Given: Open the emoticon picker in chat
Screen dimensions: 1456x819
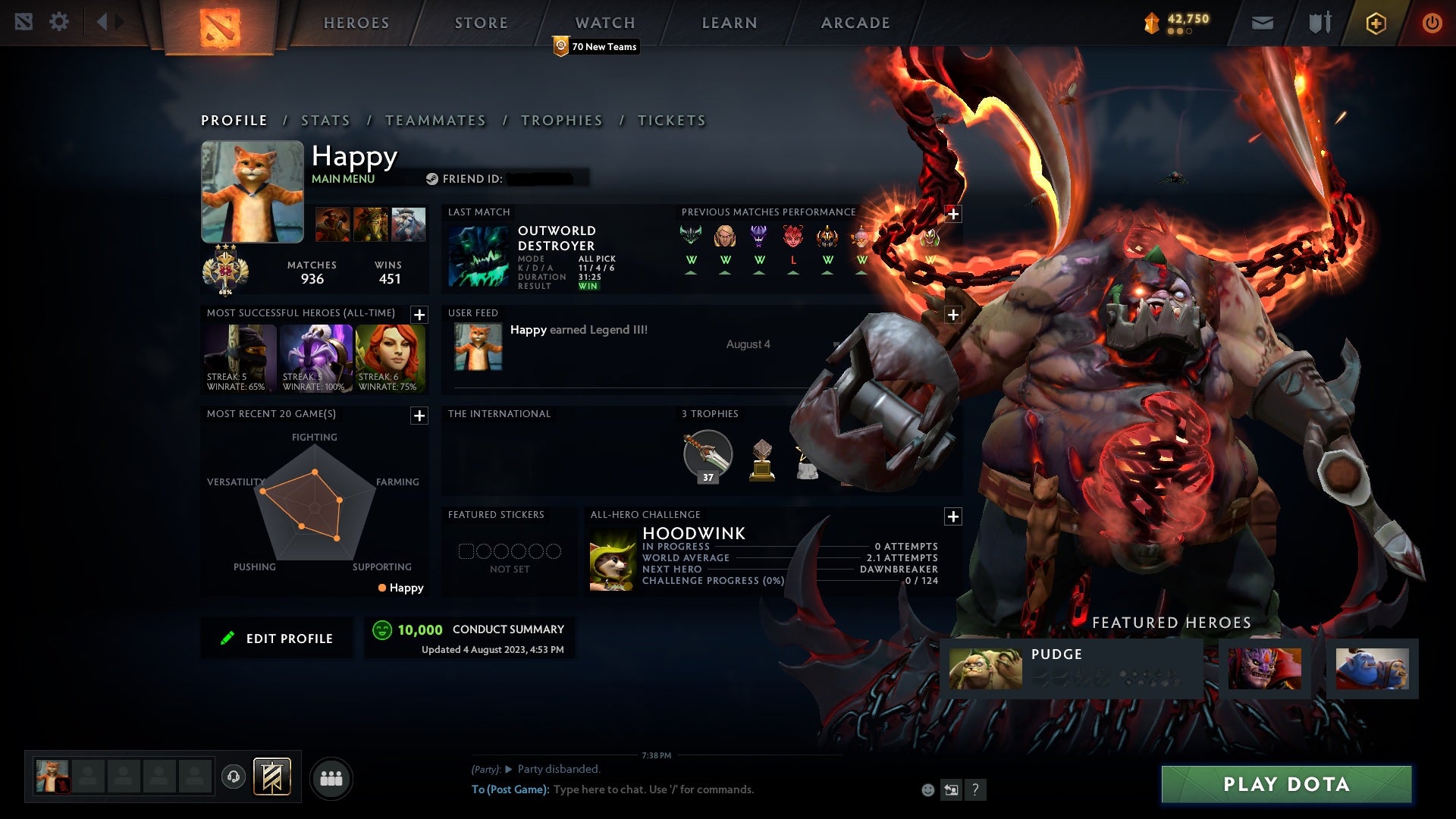Looking at the screenshot, I should point(928,789).
